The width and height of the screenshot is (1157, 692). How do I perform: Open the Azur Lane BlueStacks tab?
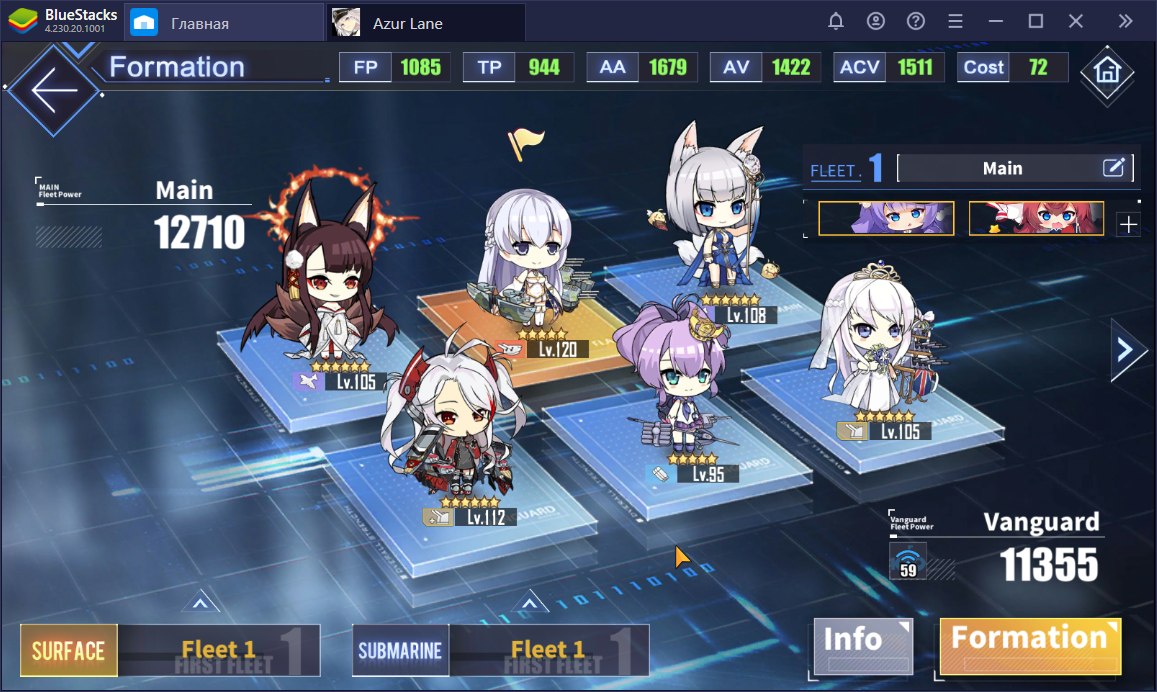pyautogui.click(x=424, y=22)
